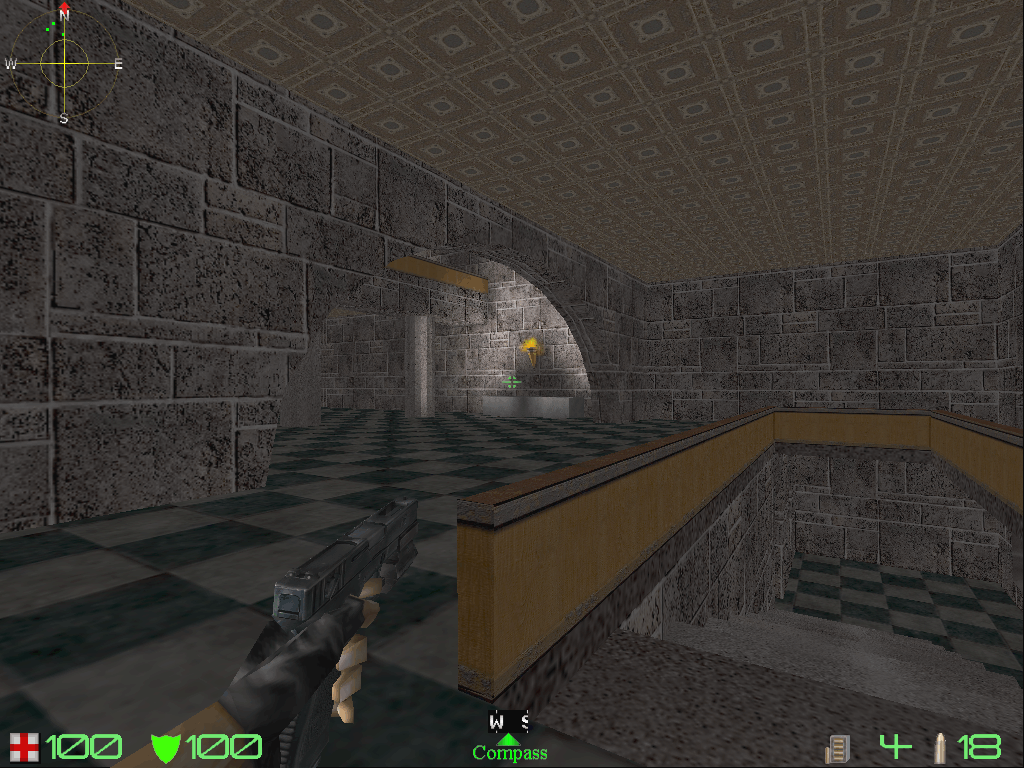The height and width of the screenshot is (768, 1024).
Task: Select the Compass heading strip
Action: [509, 722]
